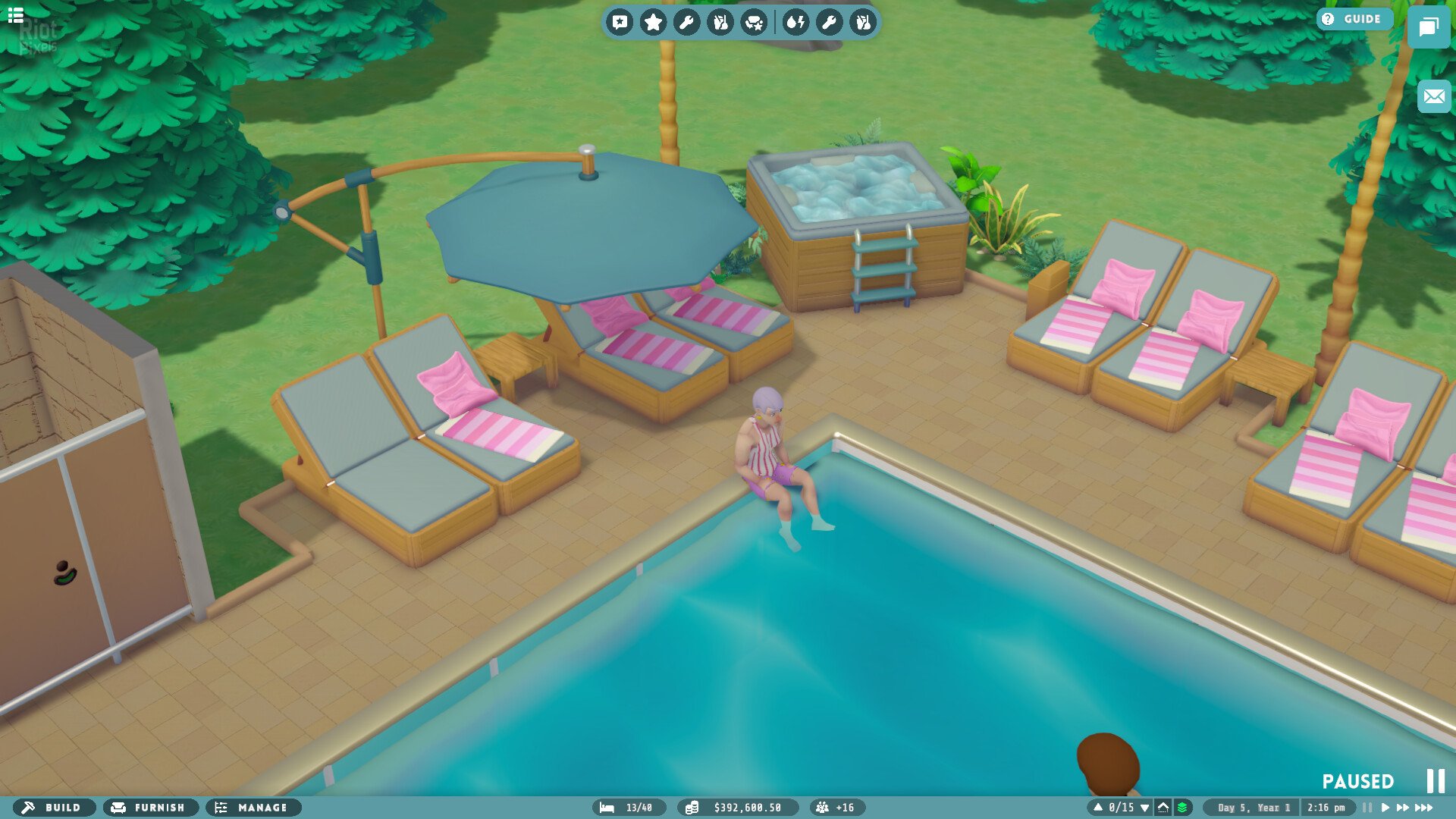Switch to the FURNISH tab
This screenshot has width=1456, height=819.
pos(150,808)
